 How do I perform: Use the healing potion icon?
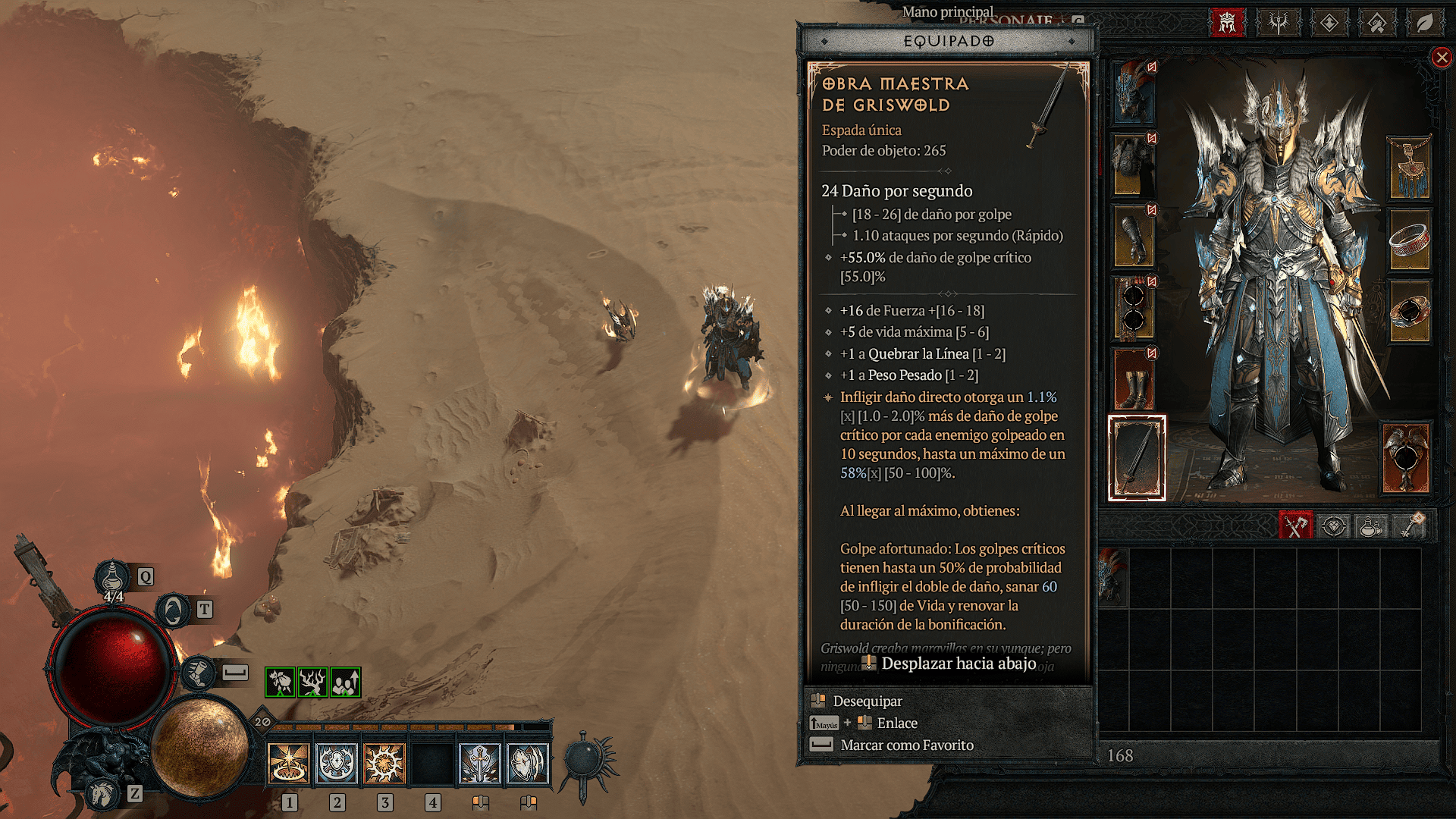[x=112, y=578]
